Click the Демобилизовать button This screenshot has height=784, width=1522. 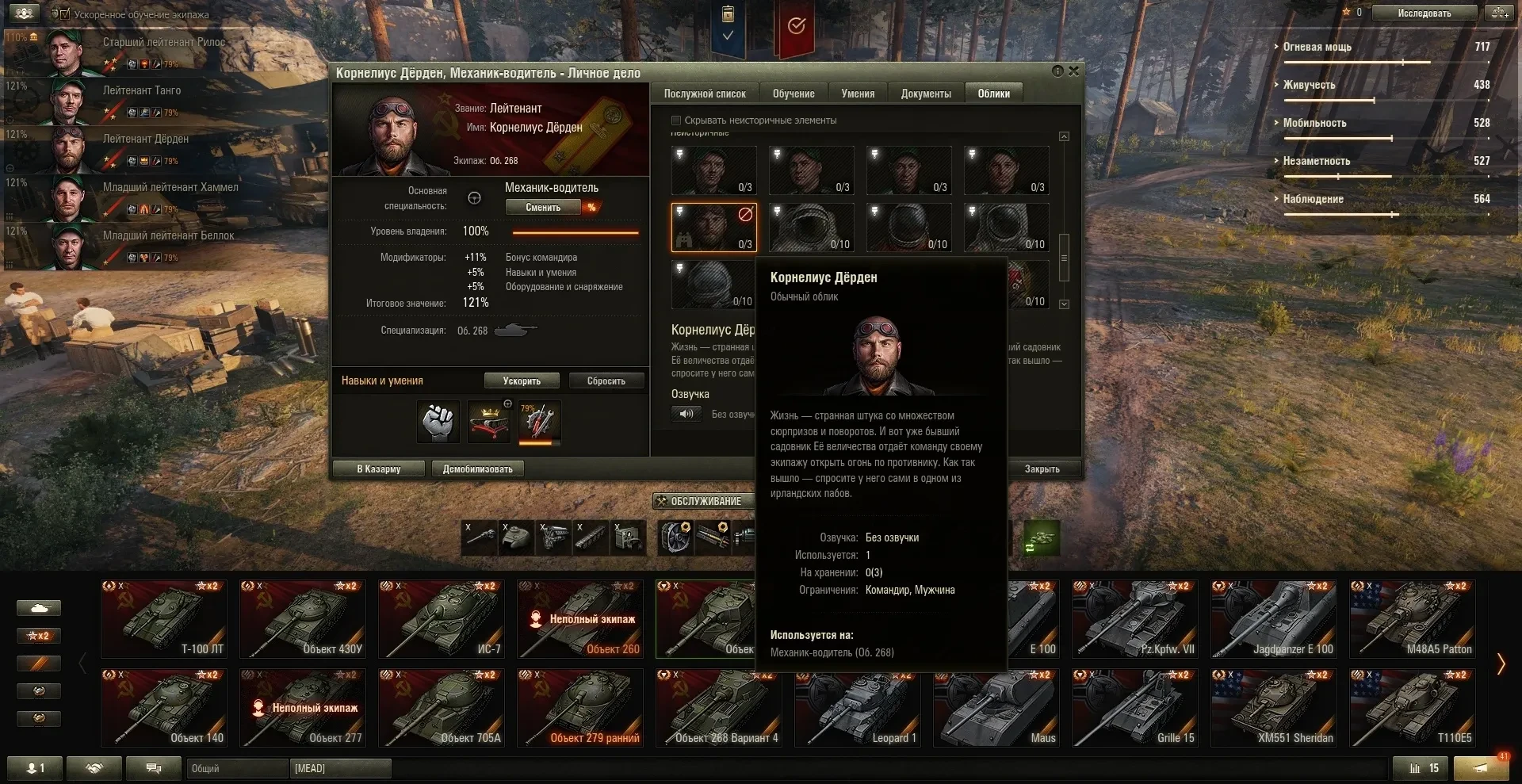(477, 469)
